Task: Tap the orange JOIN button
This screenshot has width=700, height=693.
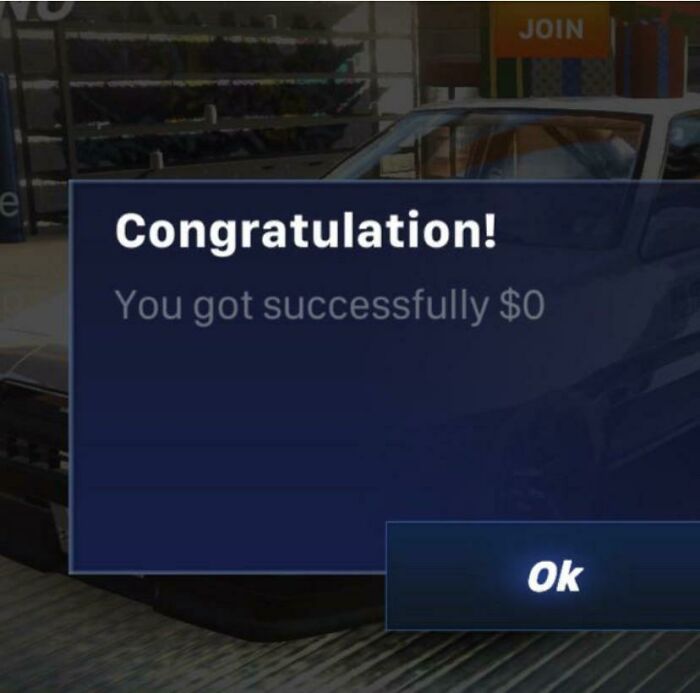Action: tap(551, 28)
